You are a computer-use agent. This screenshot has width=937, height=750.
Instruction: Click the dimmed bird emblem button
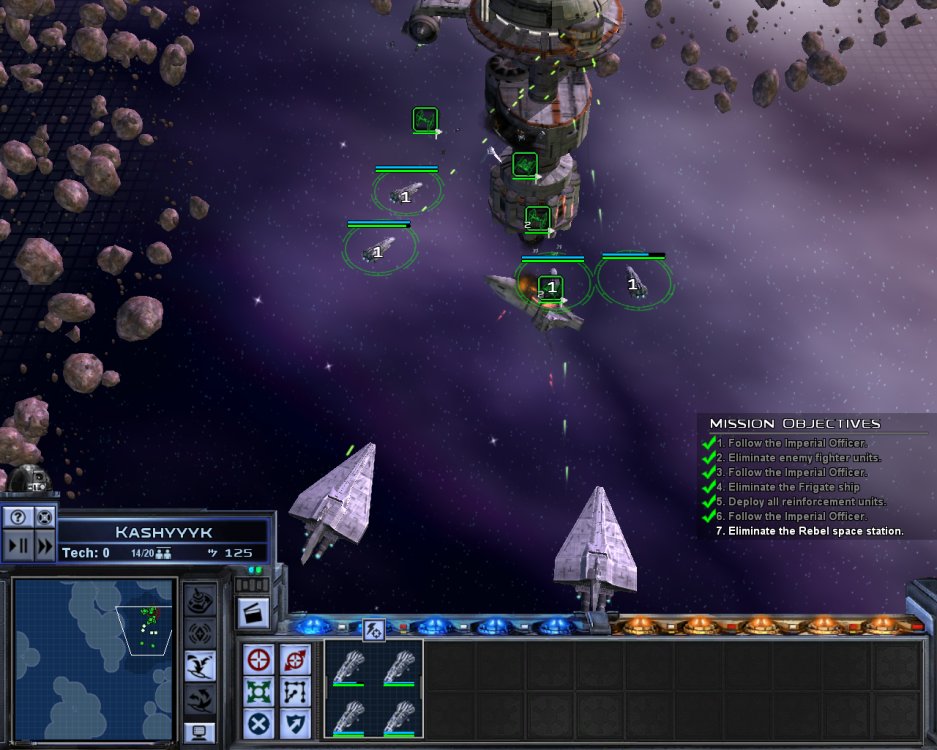[200, 699]
